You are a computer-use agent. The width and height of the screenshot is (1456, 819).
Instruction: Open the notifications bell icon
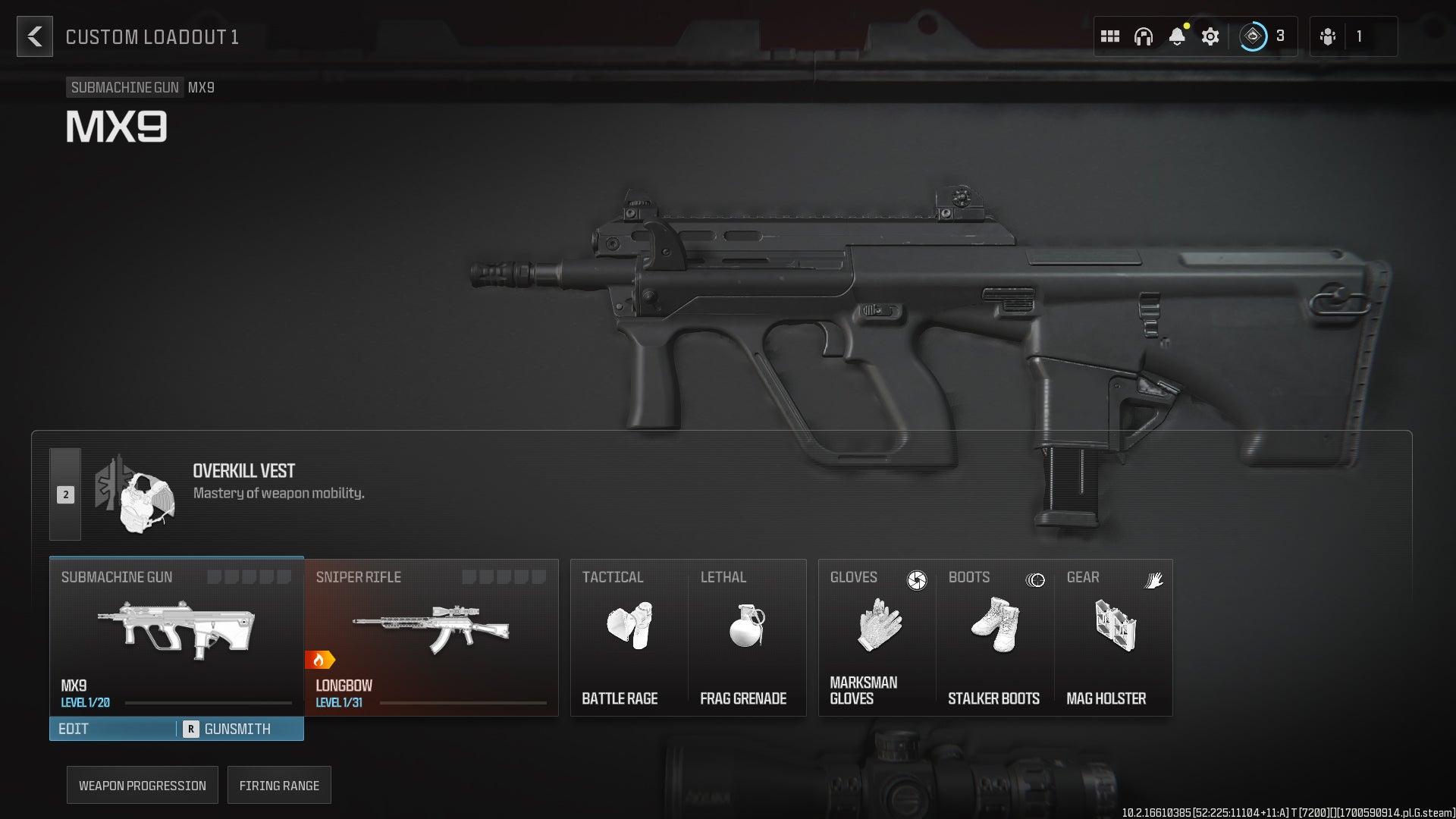click(x=1178, y=36)
